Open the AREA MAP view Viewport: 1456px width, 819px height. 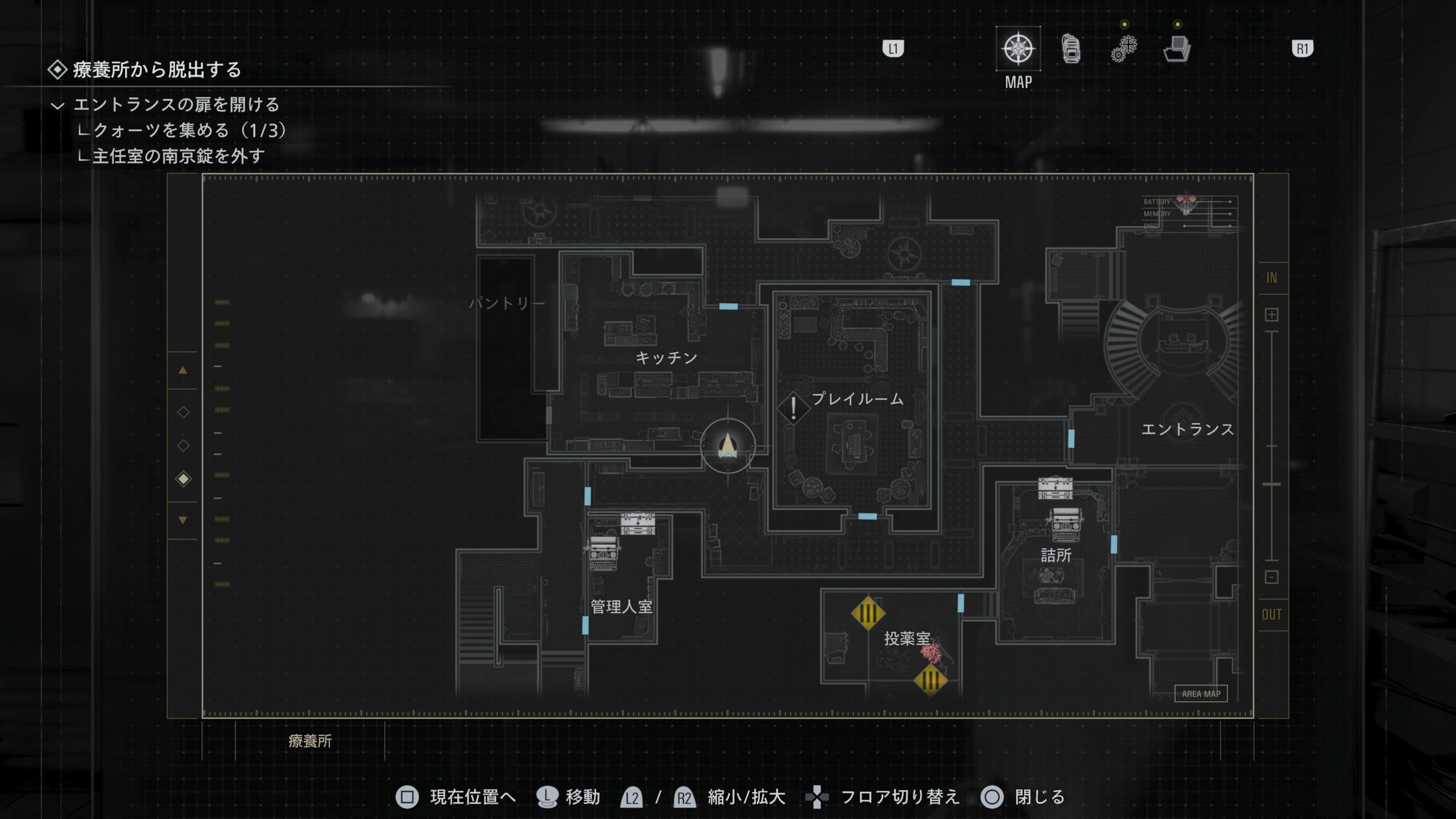[x=1201, y=694]
